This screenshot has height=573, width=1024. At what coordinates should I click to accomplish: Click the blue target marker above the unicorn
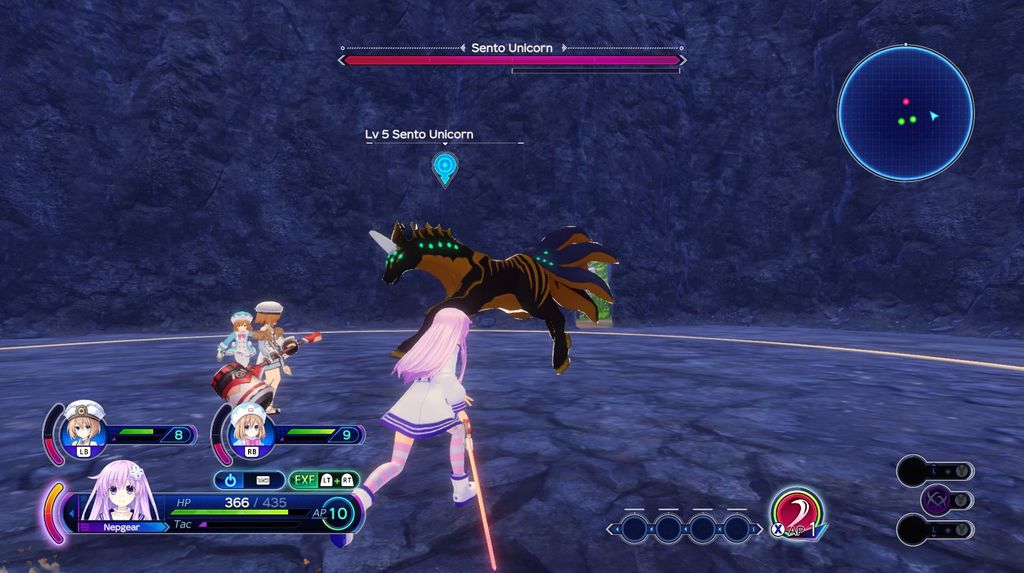[x=445, y=166]
